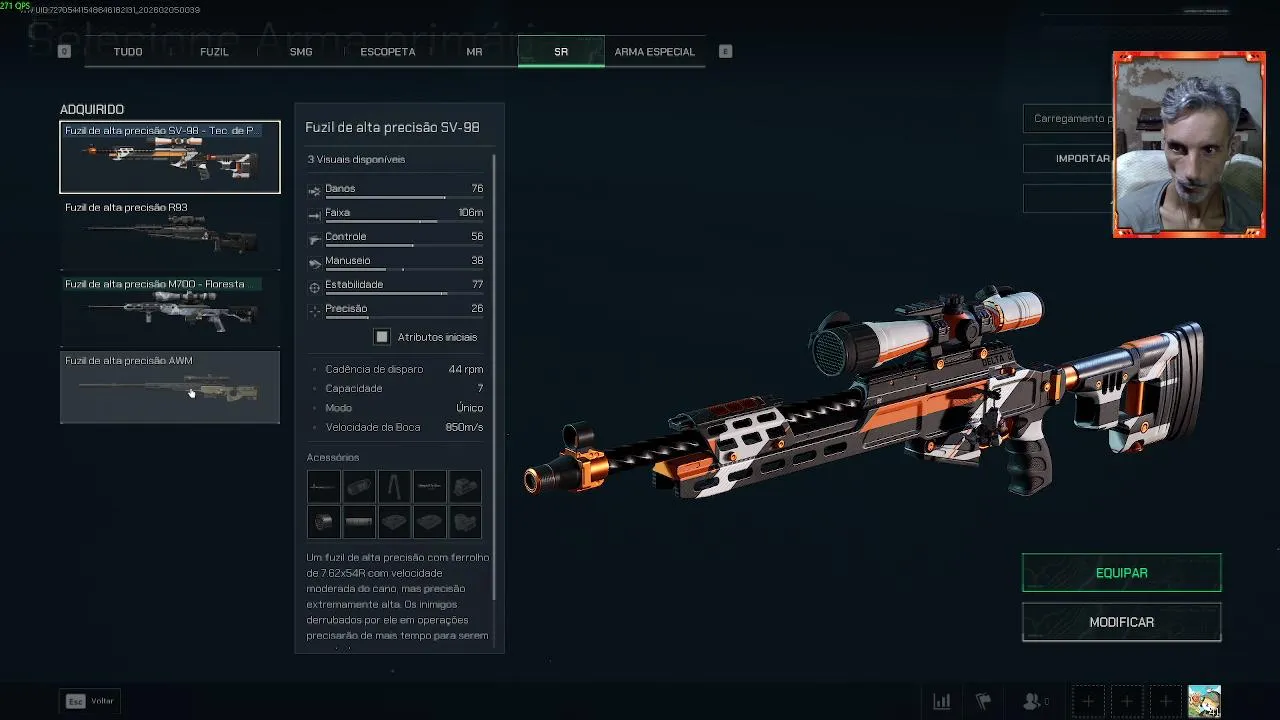Toggle the Atributos iniciais checkbox
The height and width of the screenshot is (720, 1280).
(x=382, y=337)
